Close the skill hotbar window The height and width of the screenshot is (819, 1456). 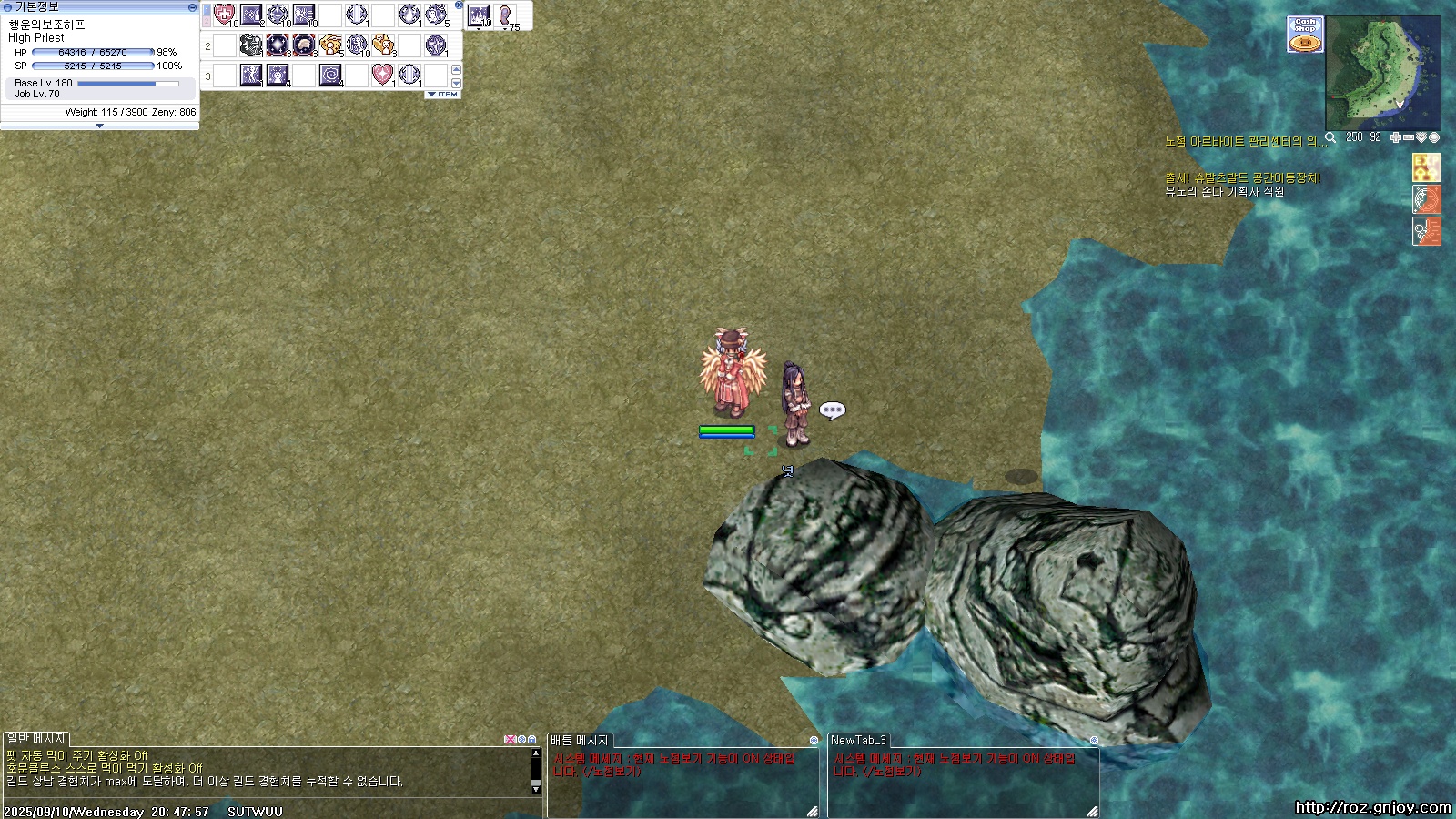(459, 5)
